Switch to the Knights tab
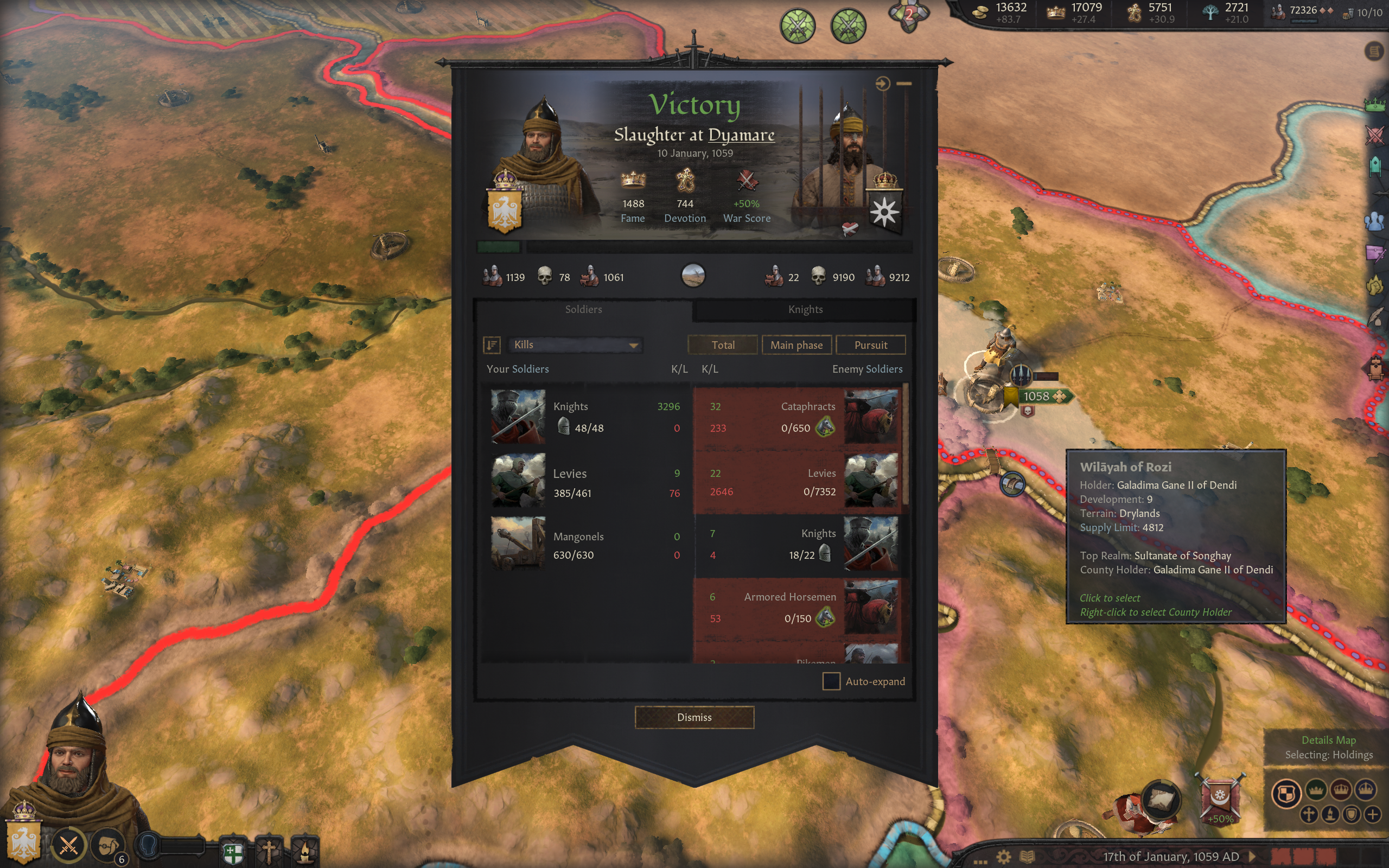The image size is (1389, 868). [x=805, y=309]
